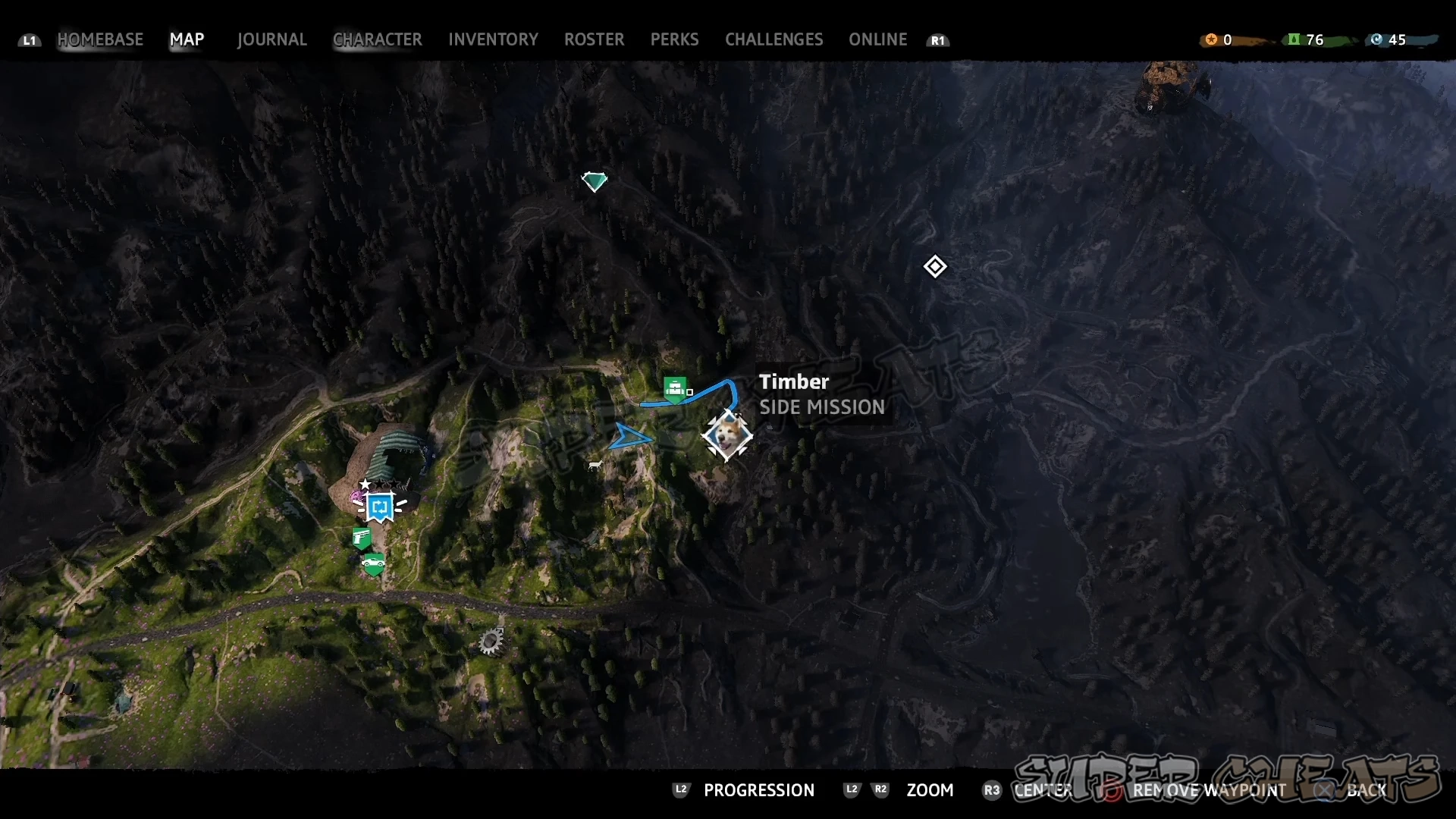The height and width of the screenshot is (819, 1456).
Task: Click the green diamond fast travel marker
Action: pos(595,180)
